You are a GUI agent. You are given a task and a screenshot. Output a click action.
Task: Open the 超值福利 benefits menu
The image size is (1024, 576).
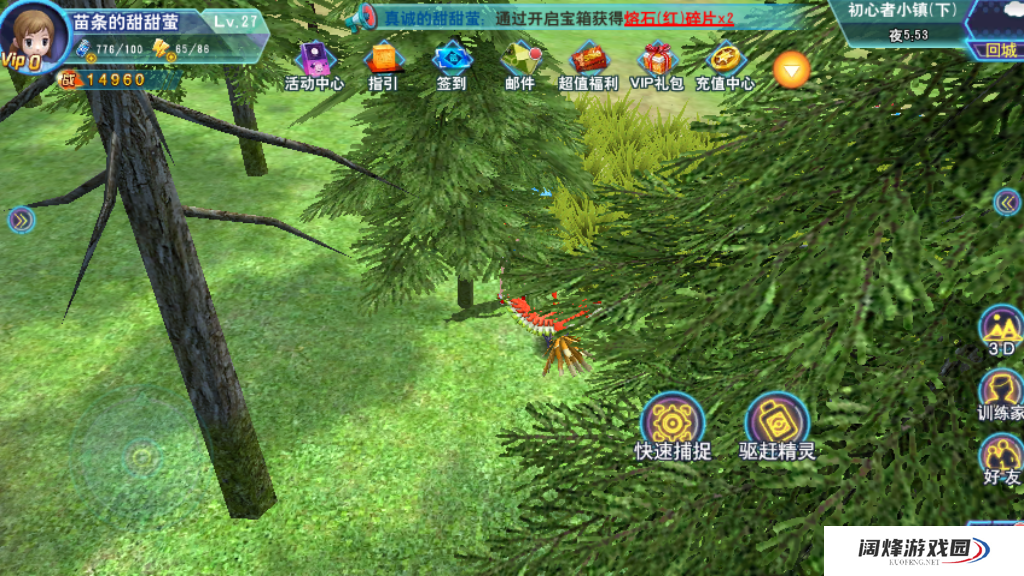pyautogui.click(x=588, y=64)
